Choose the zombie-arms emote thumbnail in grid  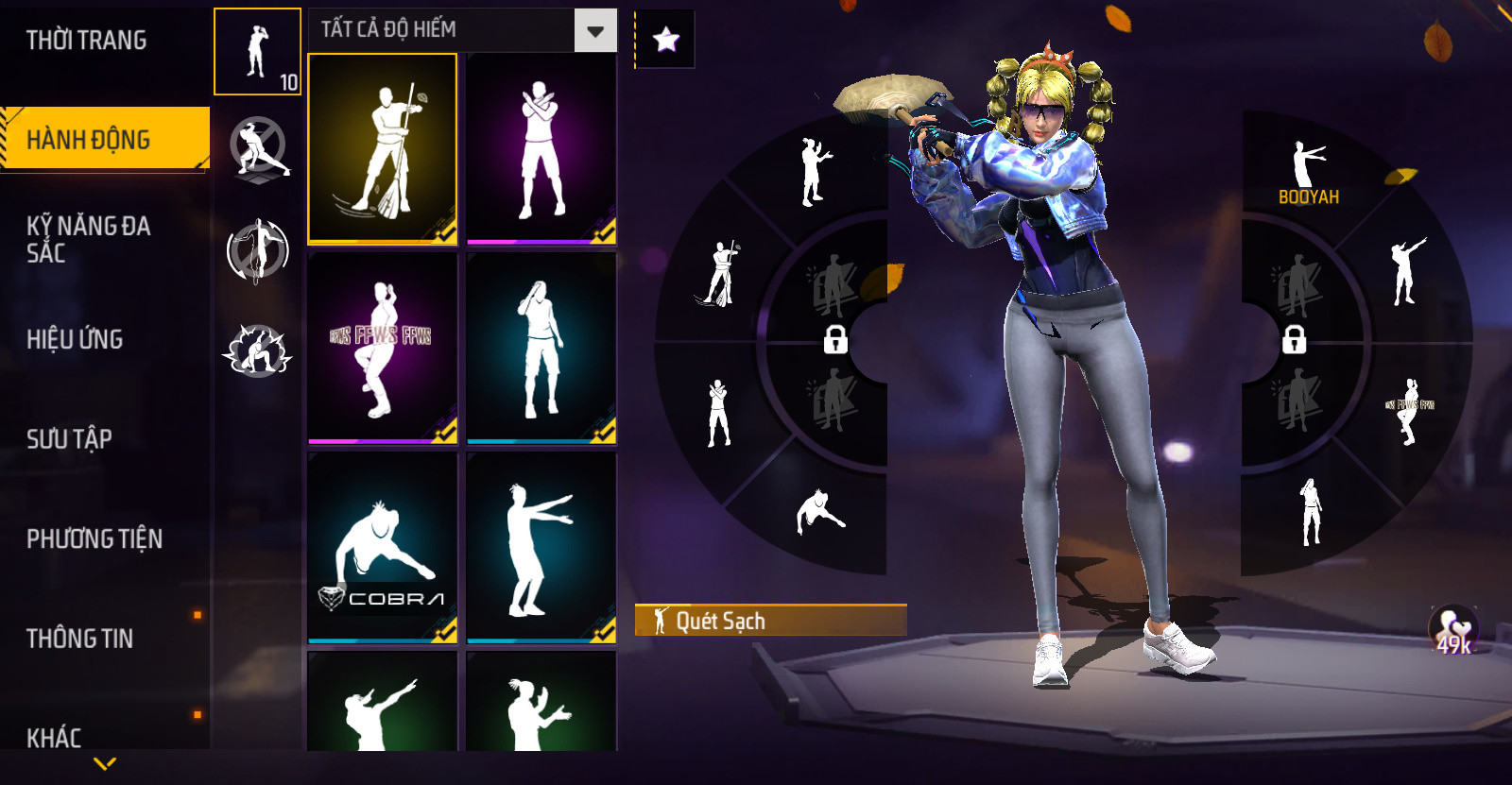point(541,548)
